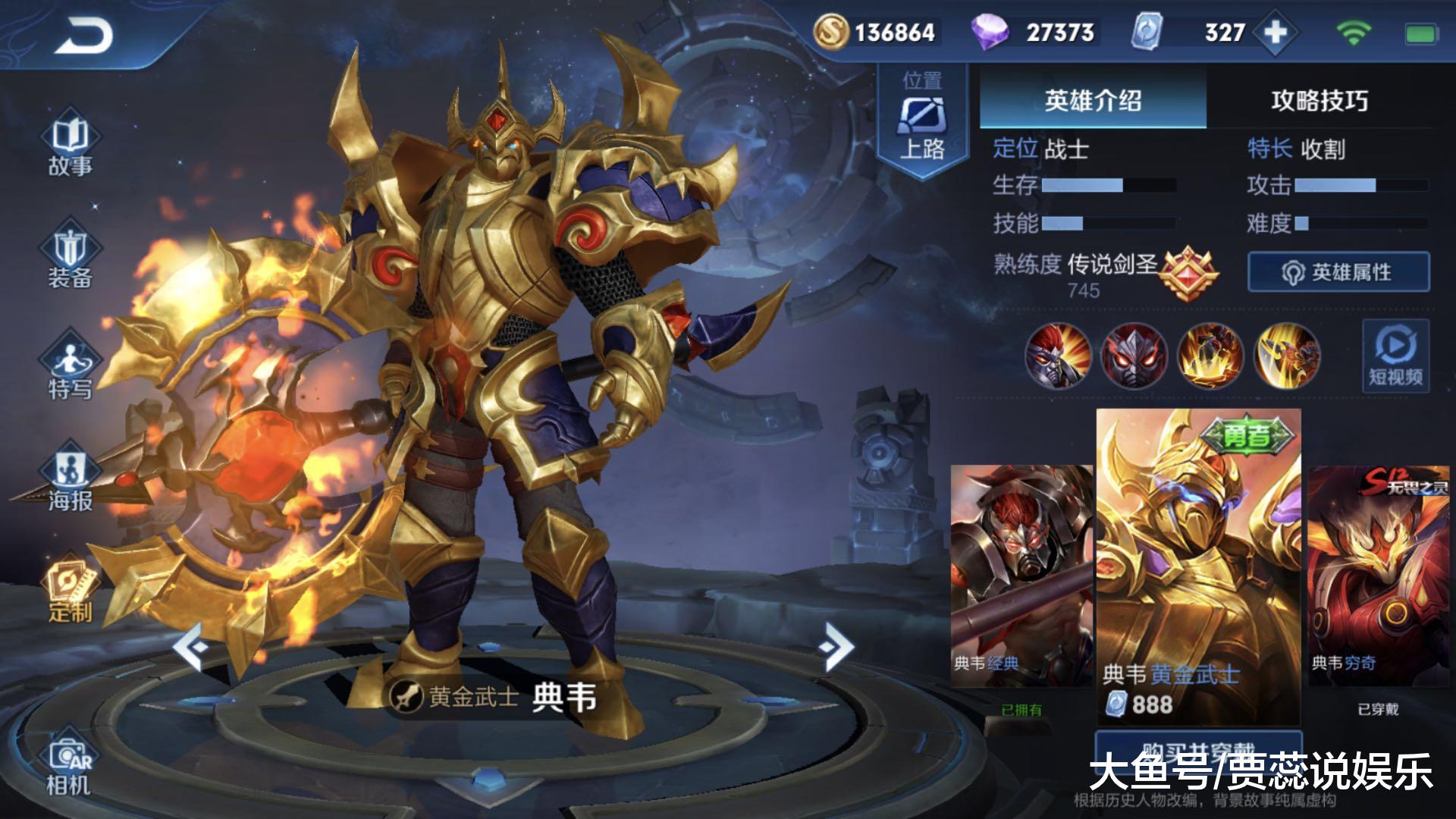Show the 海报 poster view
This screenshot has width=1456, height=819.
tap(70, 481)
